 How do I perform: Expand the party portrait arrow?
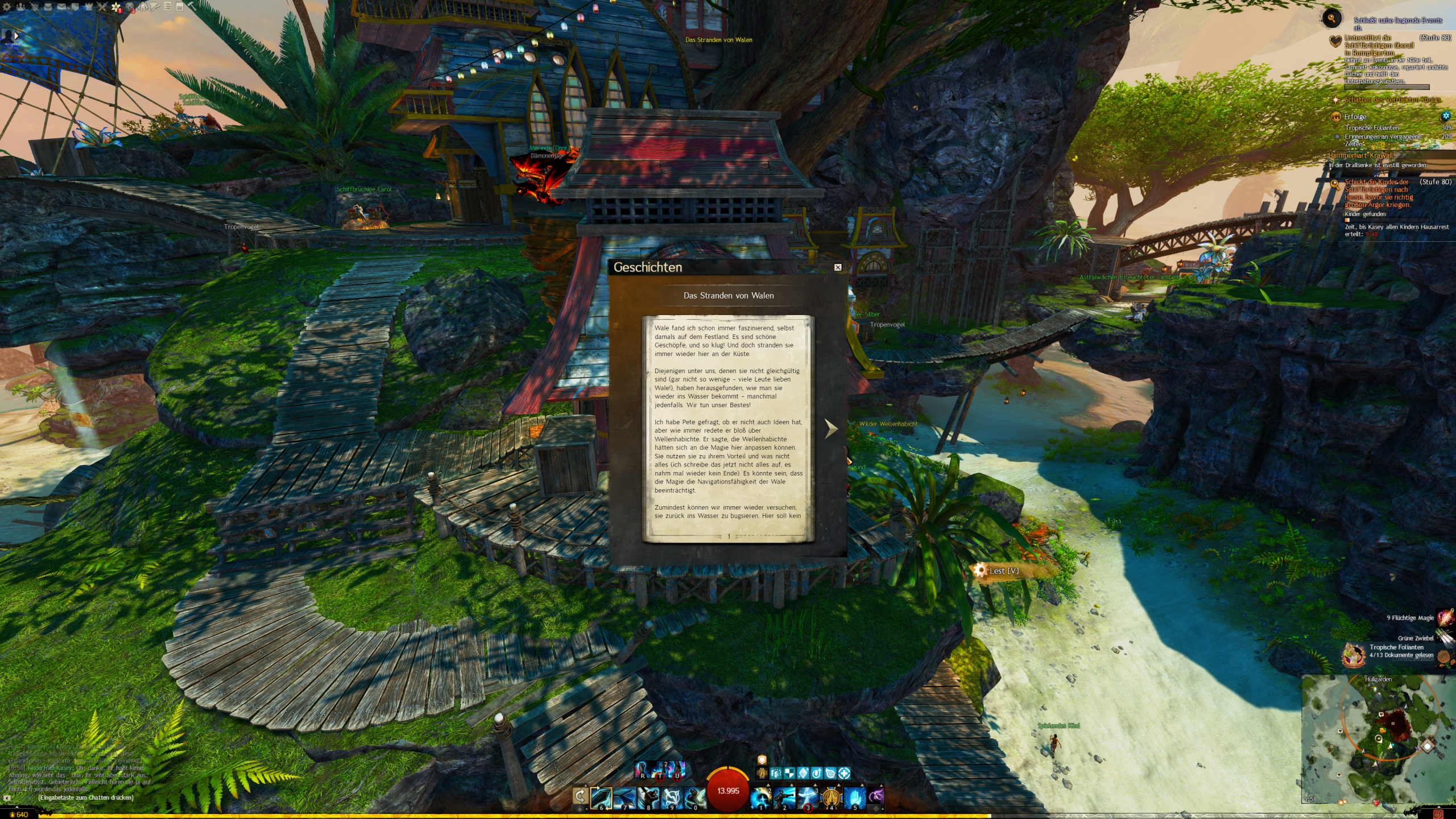click(16, 36)
